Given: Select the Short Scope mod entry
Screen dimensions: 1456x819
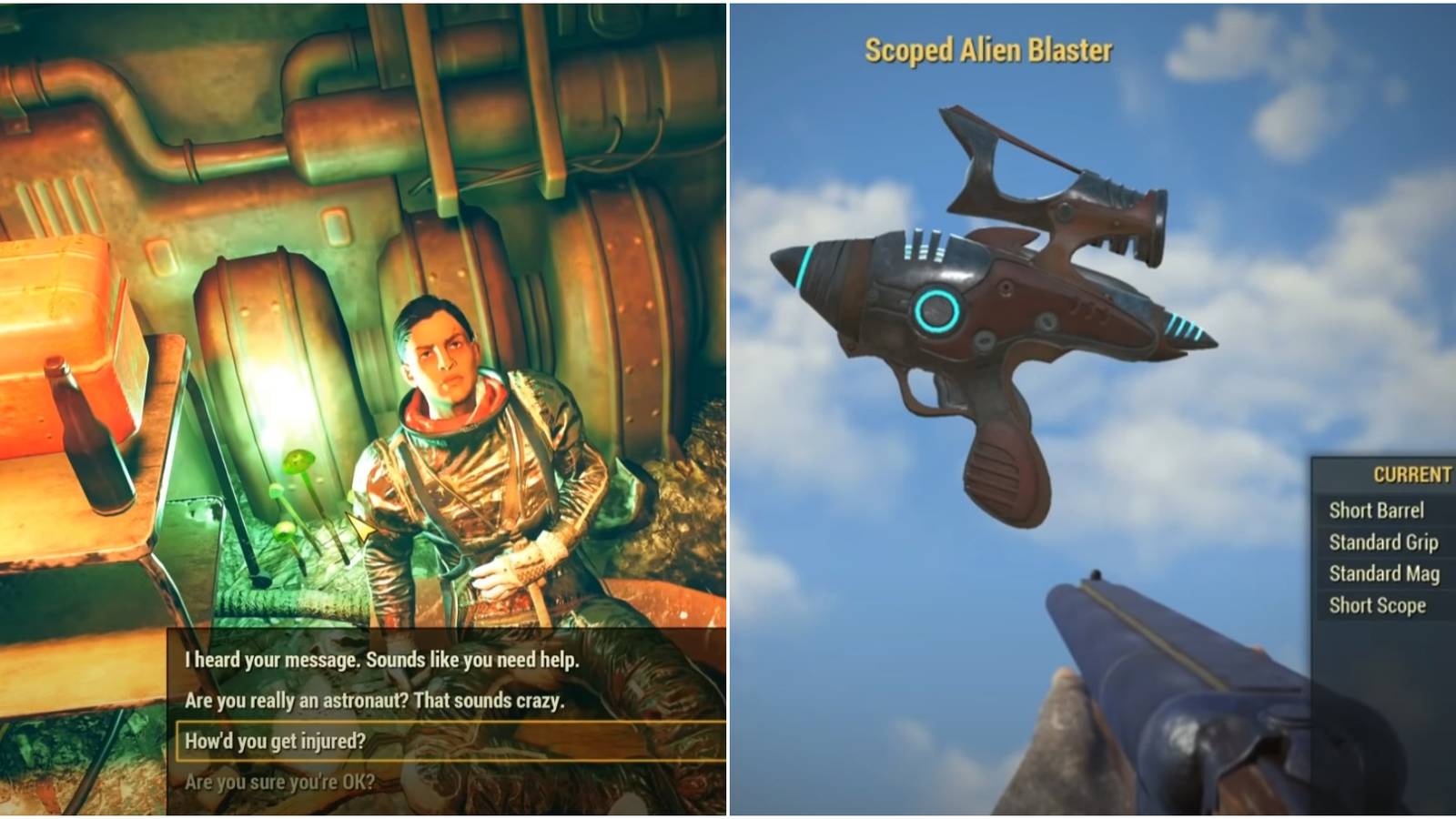Looking at the screenshot, I should coord(1377,603).
